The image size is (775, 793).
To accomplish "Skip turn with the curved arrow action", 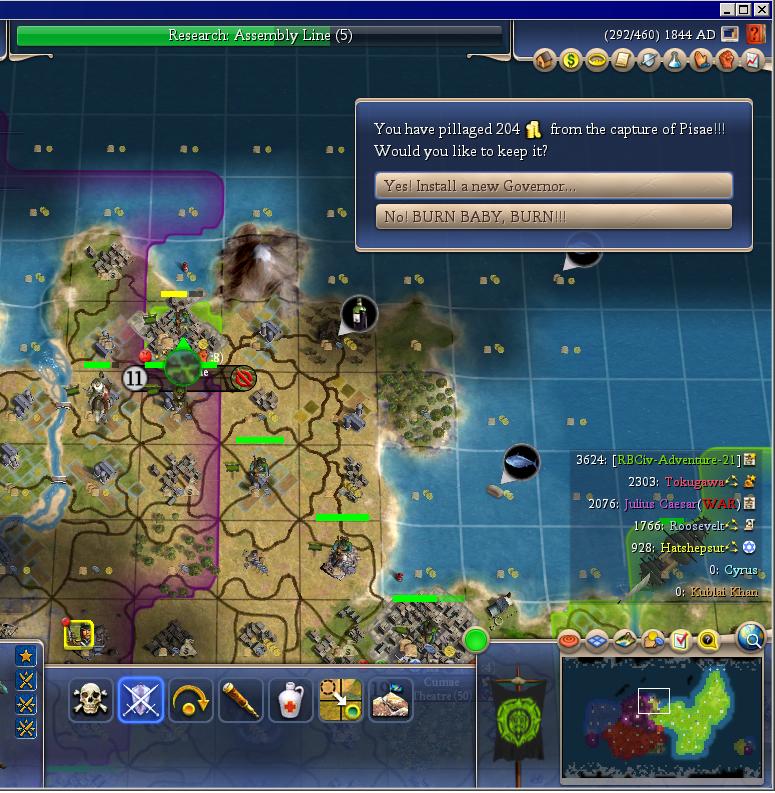I will point(190,700).
